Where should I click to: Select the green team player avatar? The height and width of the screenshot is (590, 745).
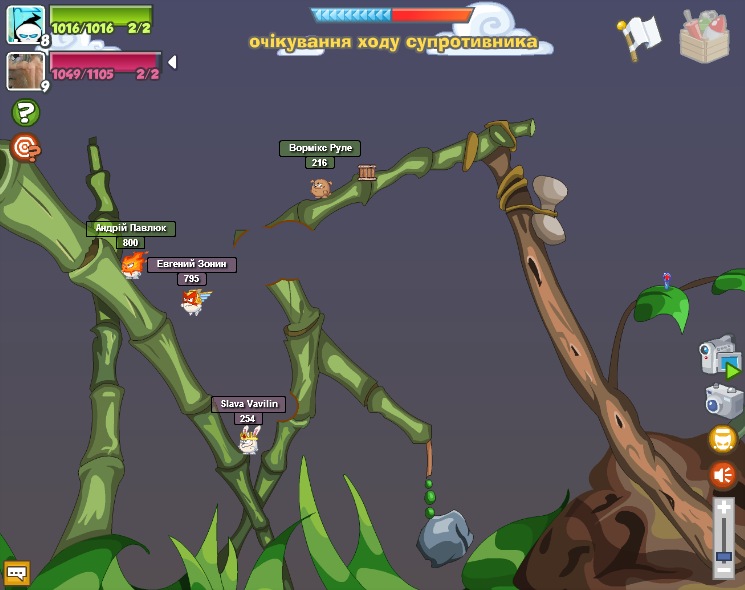(x=25, y=25)
